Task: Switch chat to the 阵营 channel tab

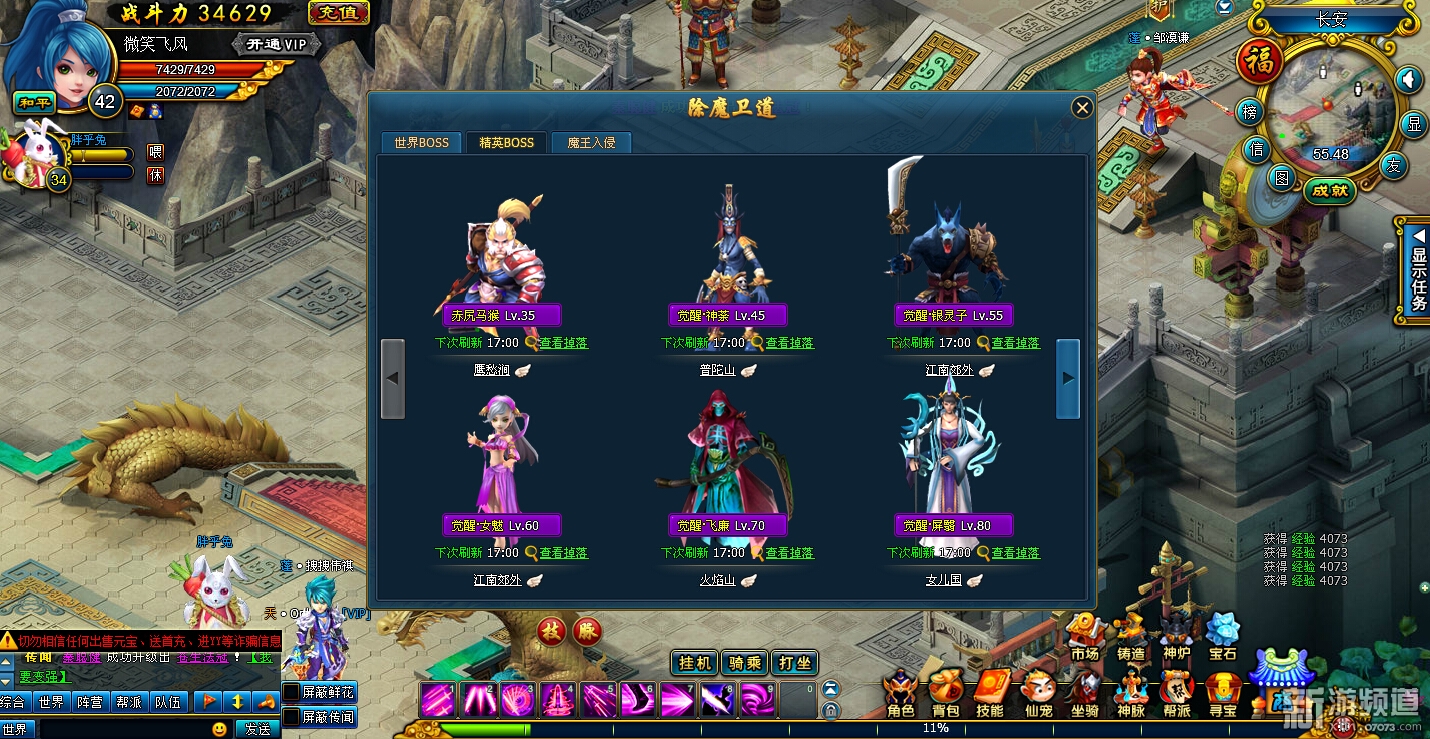Action: (90, 702)
